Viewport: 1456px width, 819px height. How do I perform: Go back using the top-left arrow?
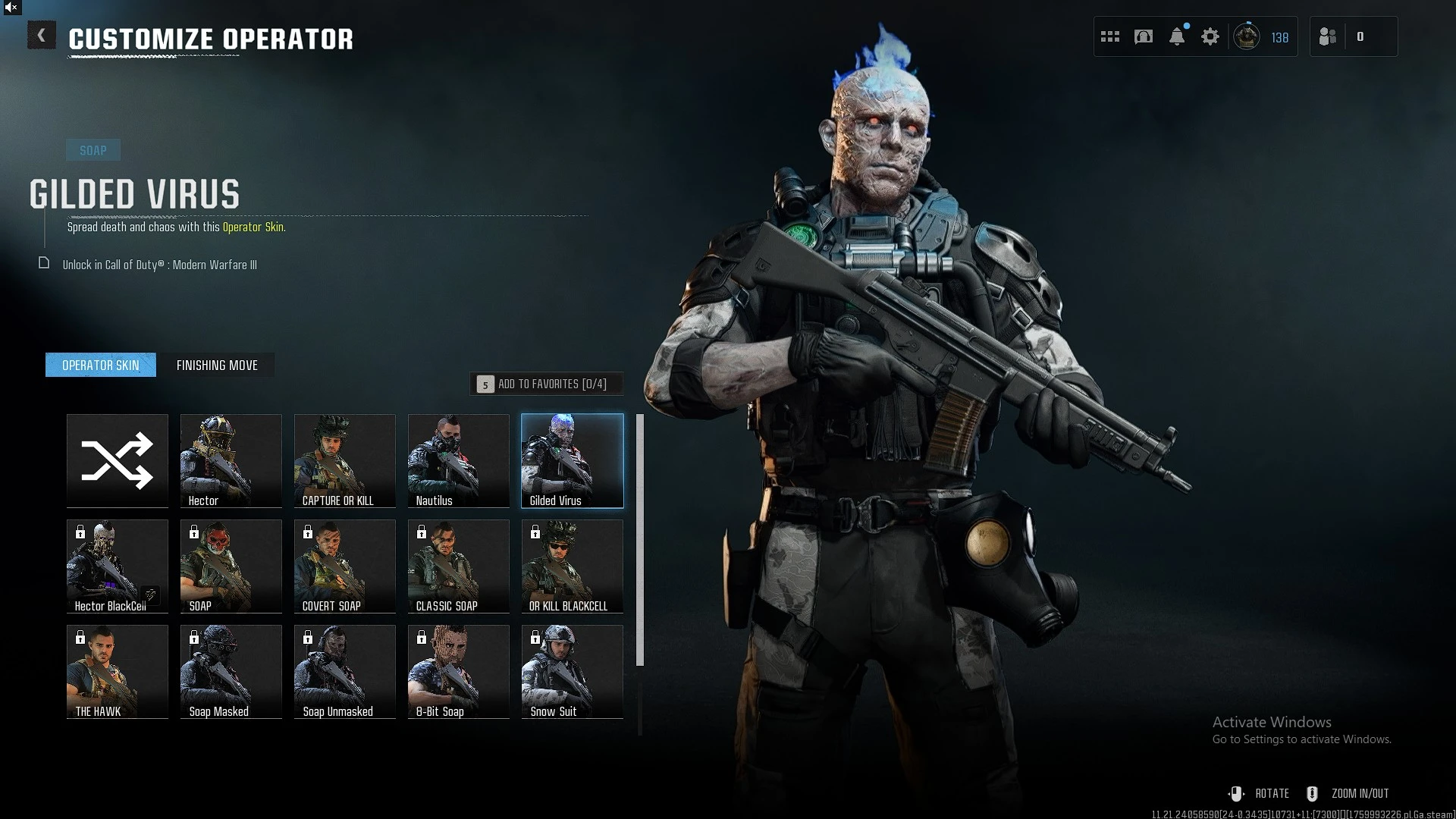click(x=42, y=36)
